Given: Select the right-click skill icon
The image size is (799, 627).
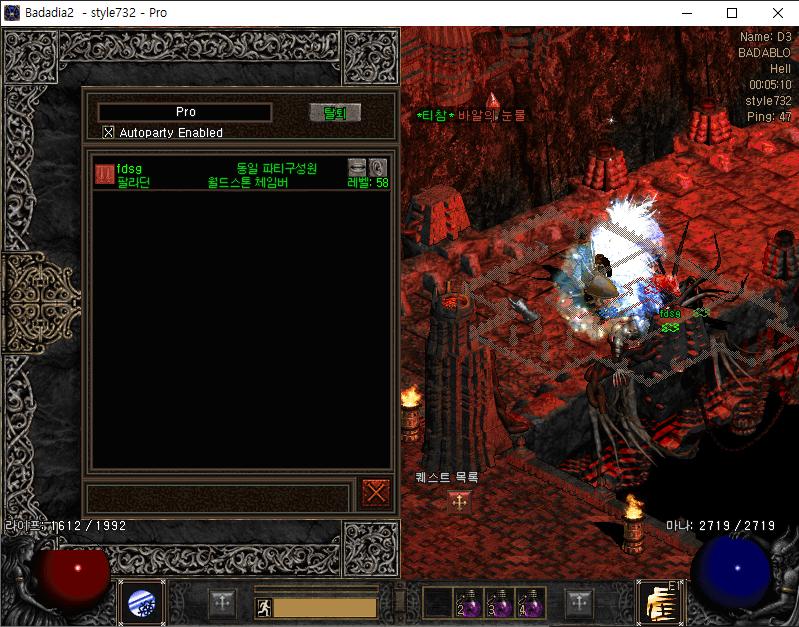Looking at the screenshot, I should pyautogui.click(x=659, y=603).
